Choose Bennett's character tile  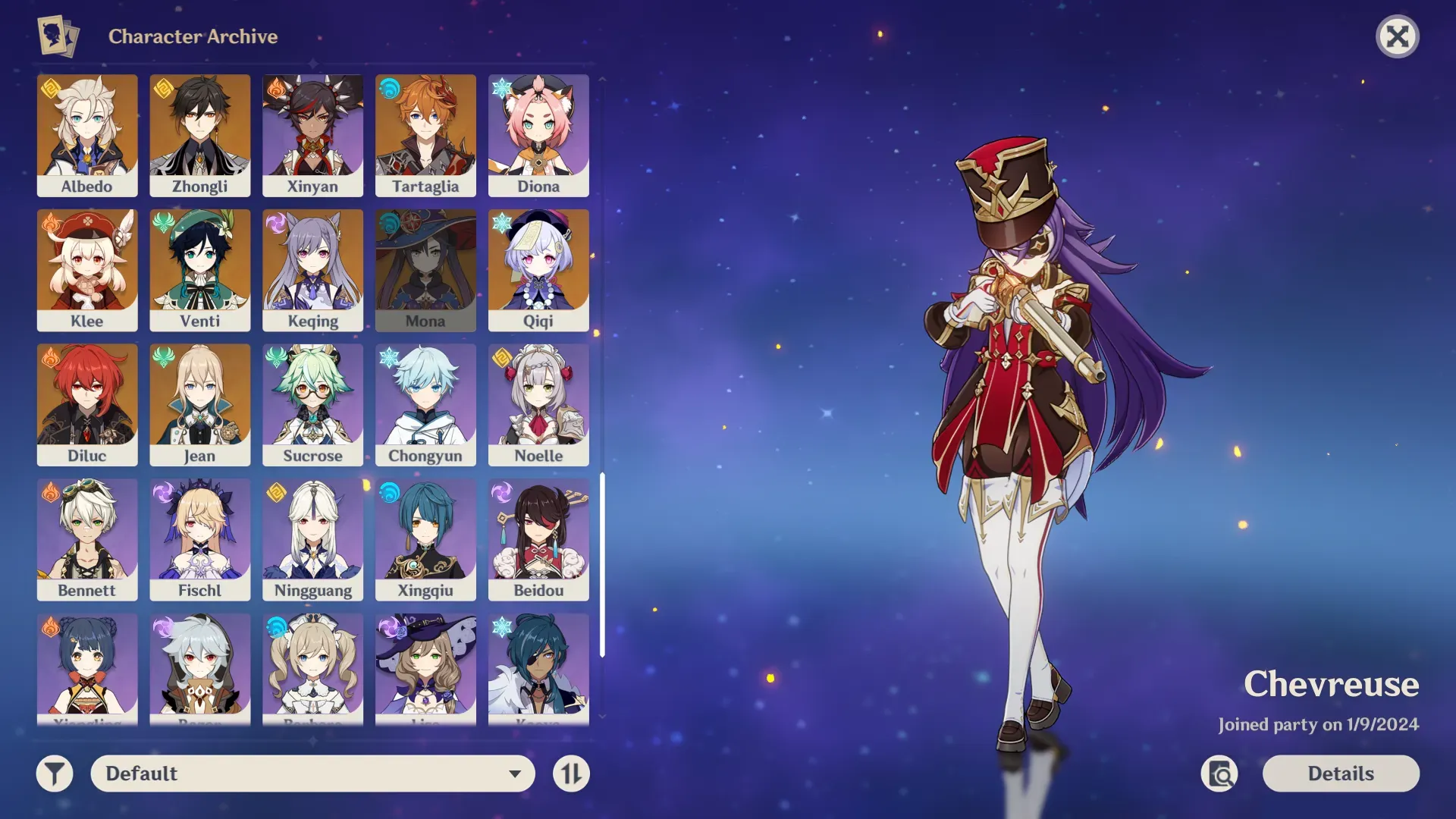coord(87,539)
